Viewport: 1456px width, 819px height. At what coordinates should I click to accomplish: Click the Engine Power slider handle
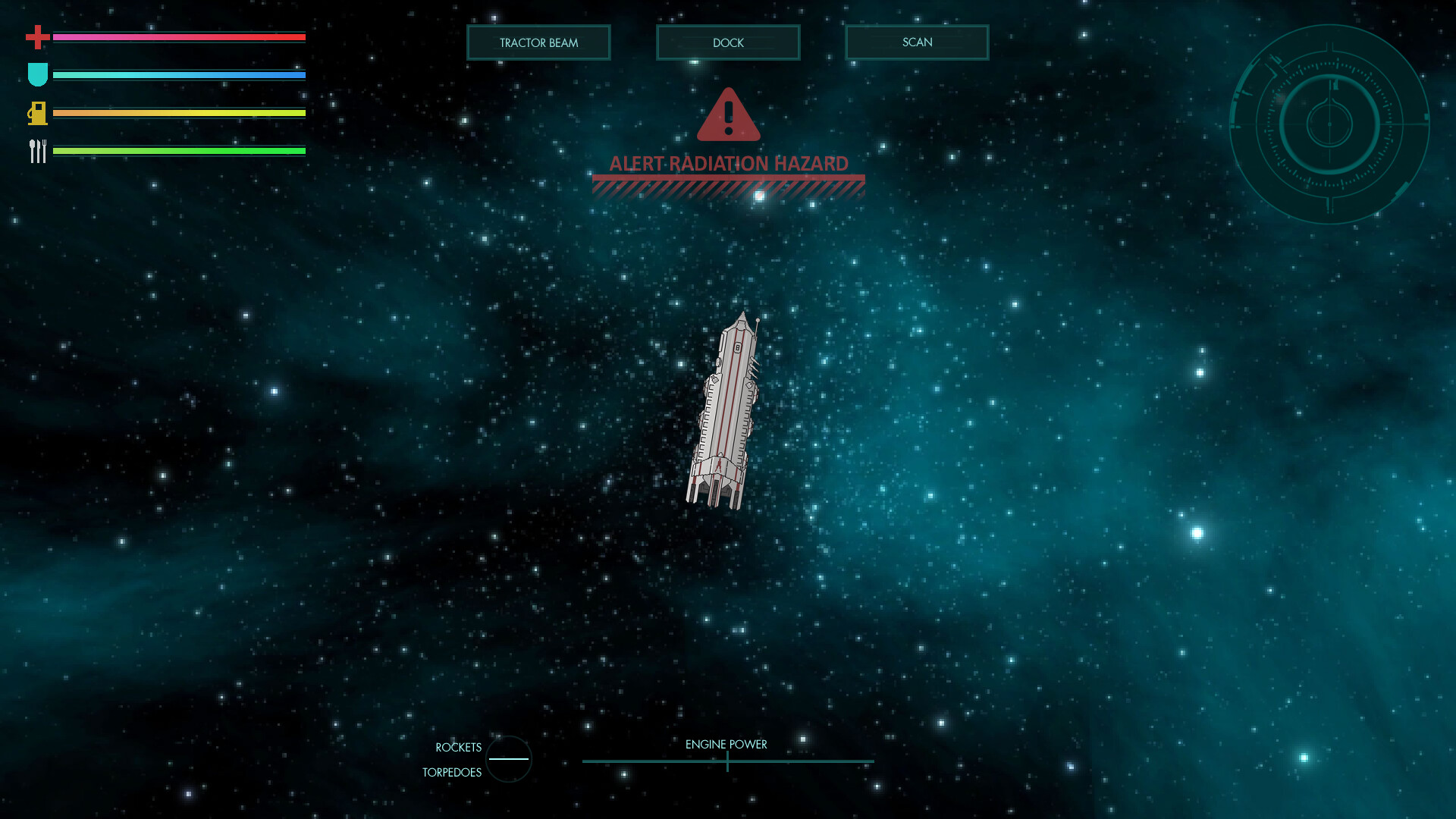727,761
